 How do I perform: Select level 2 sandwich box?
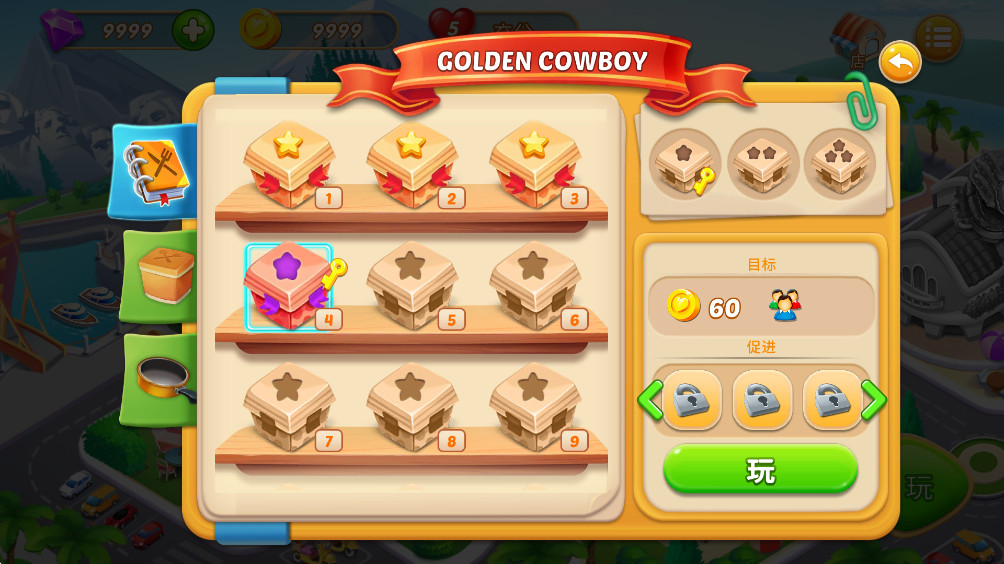click(411, 165)
